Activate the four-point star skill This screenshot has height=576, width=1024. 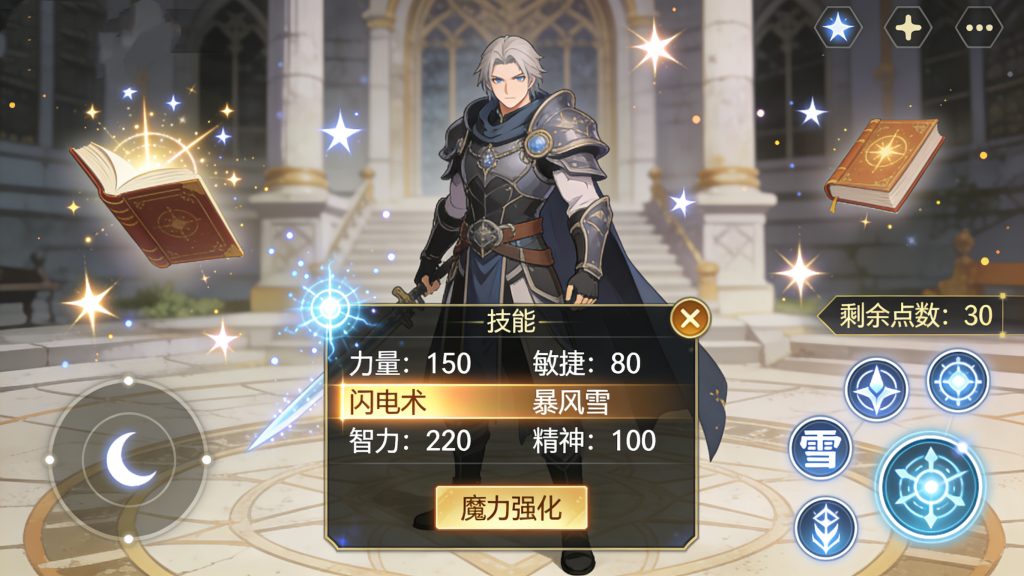(876, 388)
